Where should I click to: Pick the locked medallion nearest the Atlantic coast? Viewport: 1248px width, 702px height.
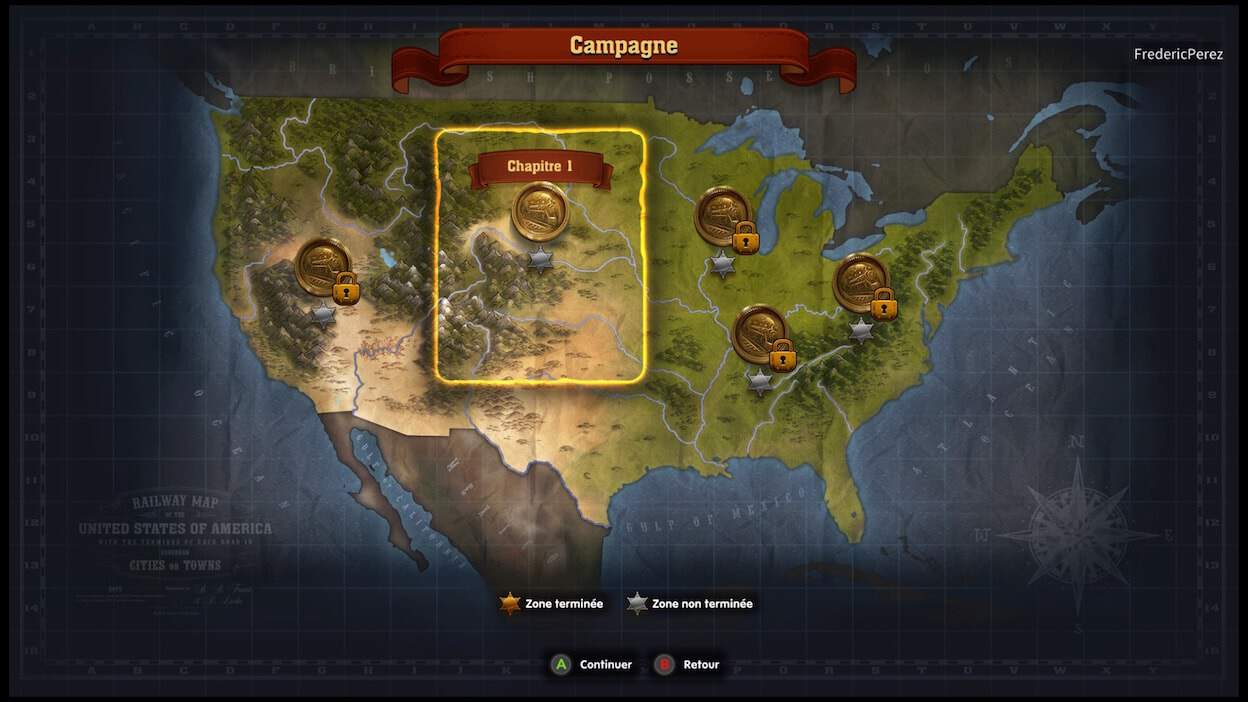click(861, 283)
